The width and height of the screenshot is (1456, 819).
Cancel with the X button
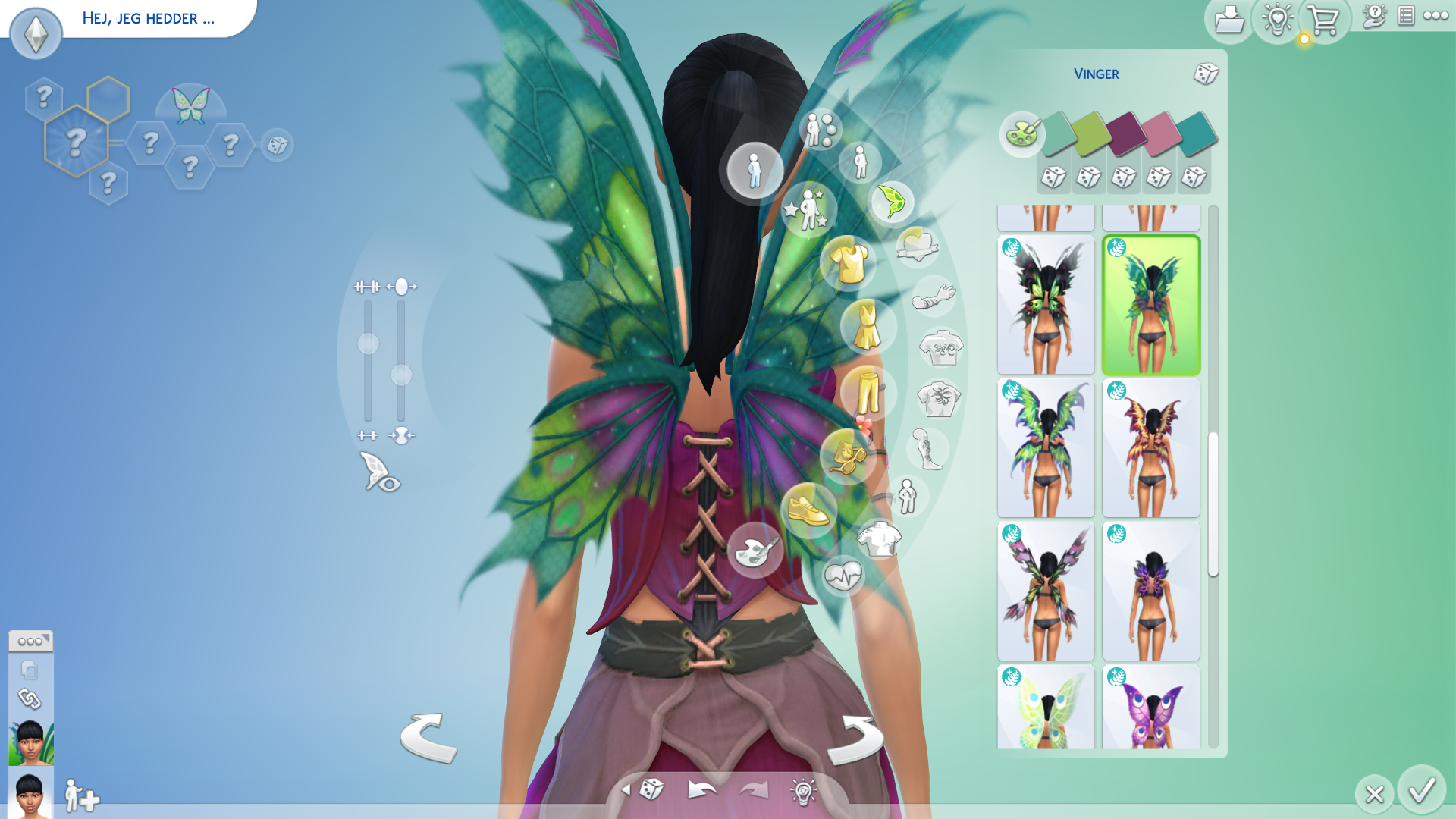(x=1374, y=794)
